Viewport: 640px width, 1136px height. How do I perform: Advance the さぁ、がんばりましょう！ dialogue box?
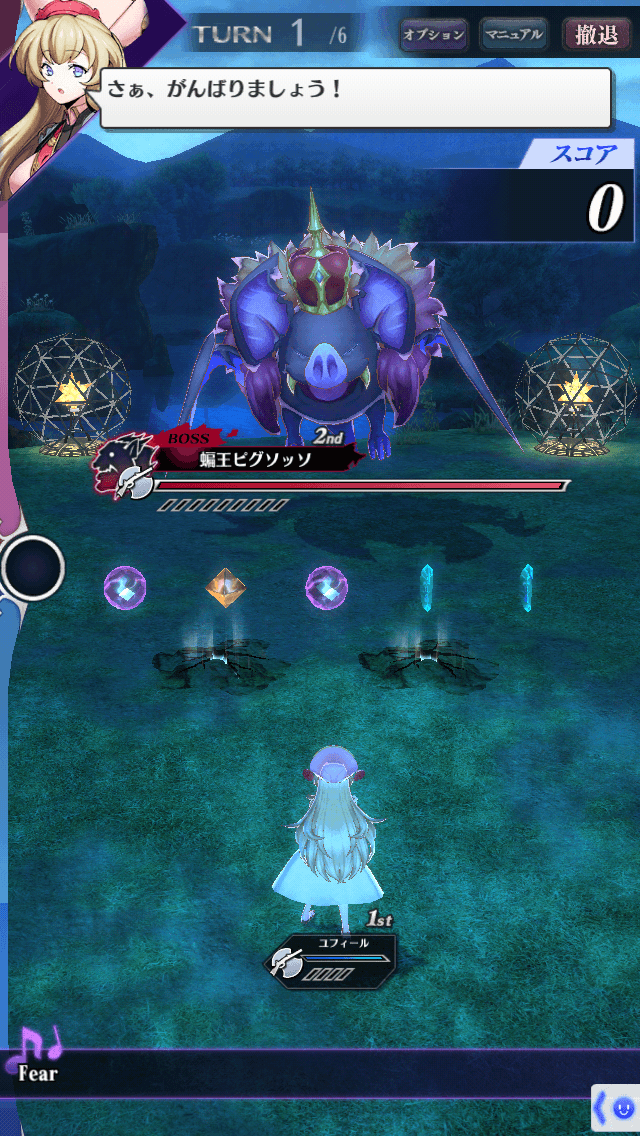[355, 97]
